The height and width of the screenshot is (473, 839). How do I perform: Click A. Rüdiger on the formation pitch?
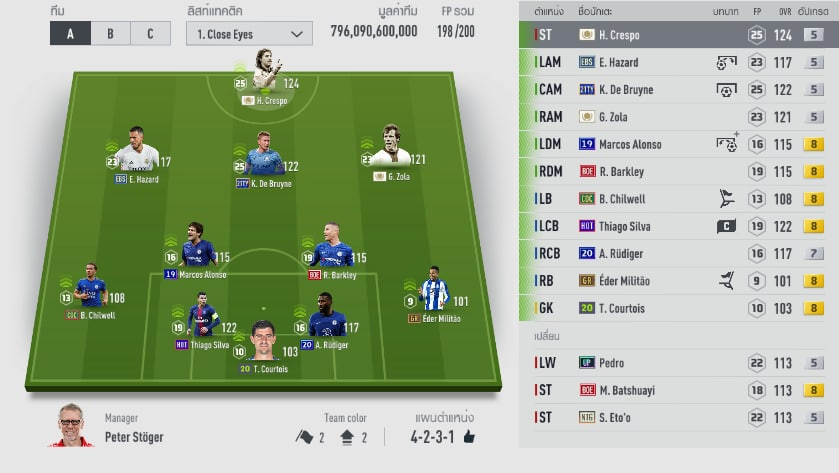tap(327, 321)
